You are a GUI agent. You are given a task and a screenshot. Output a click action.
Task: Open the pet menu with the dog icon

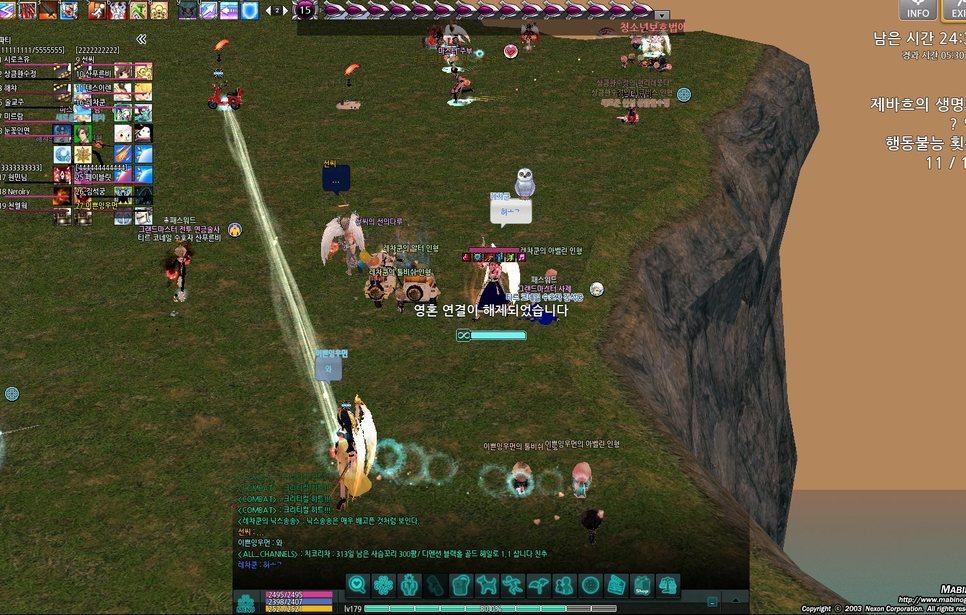[x=486, y=585]
